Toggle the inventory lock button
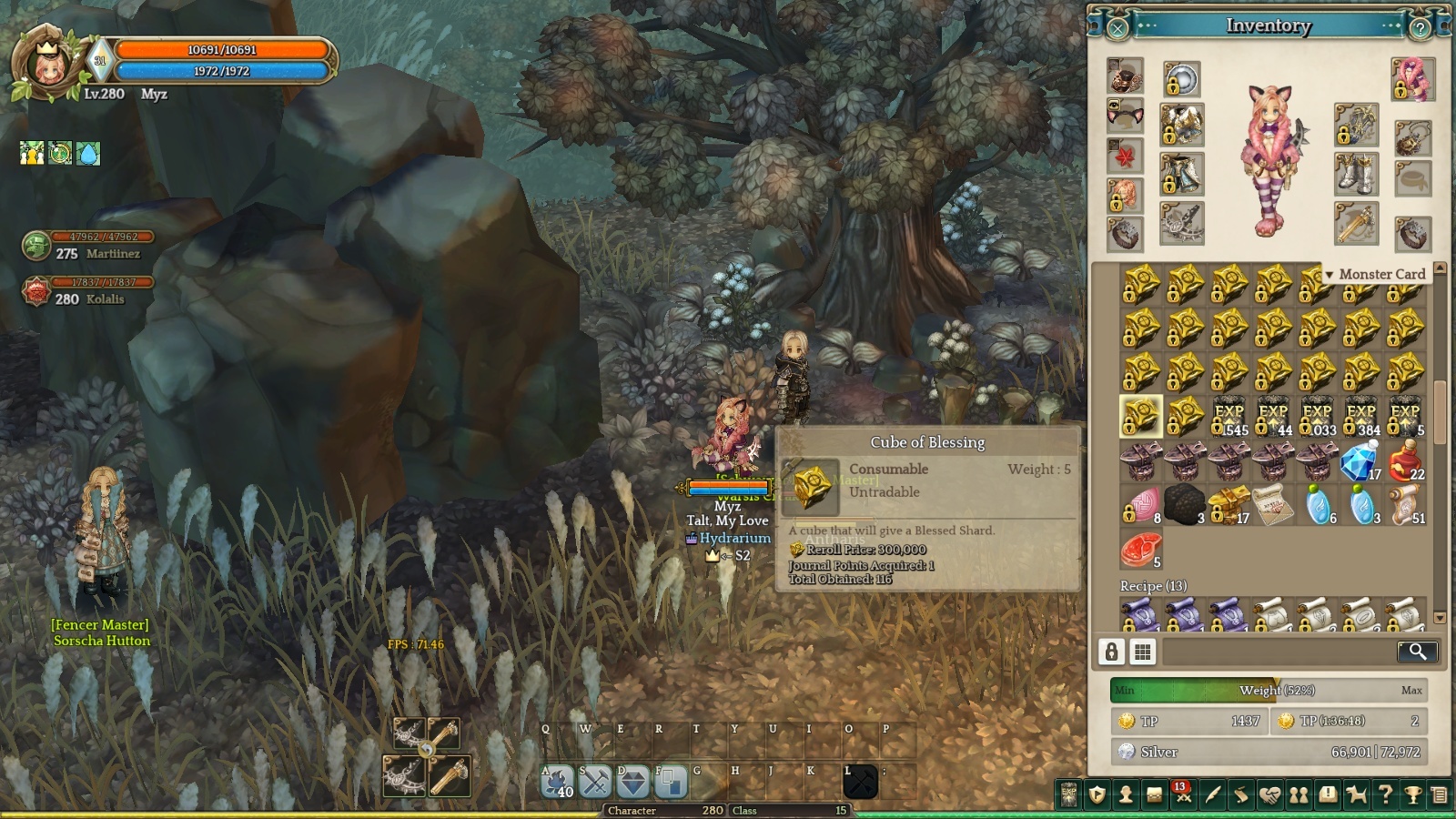1456x819 pixels. pos(1111,652)
